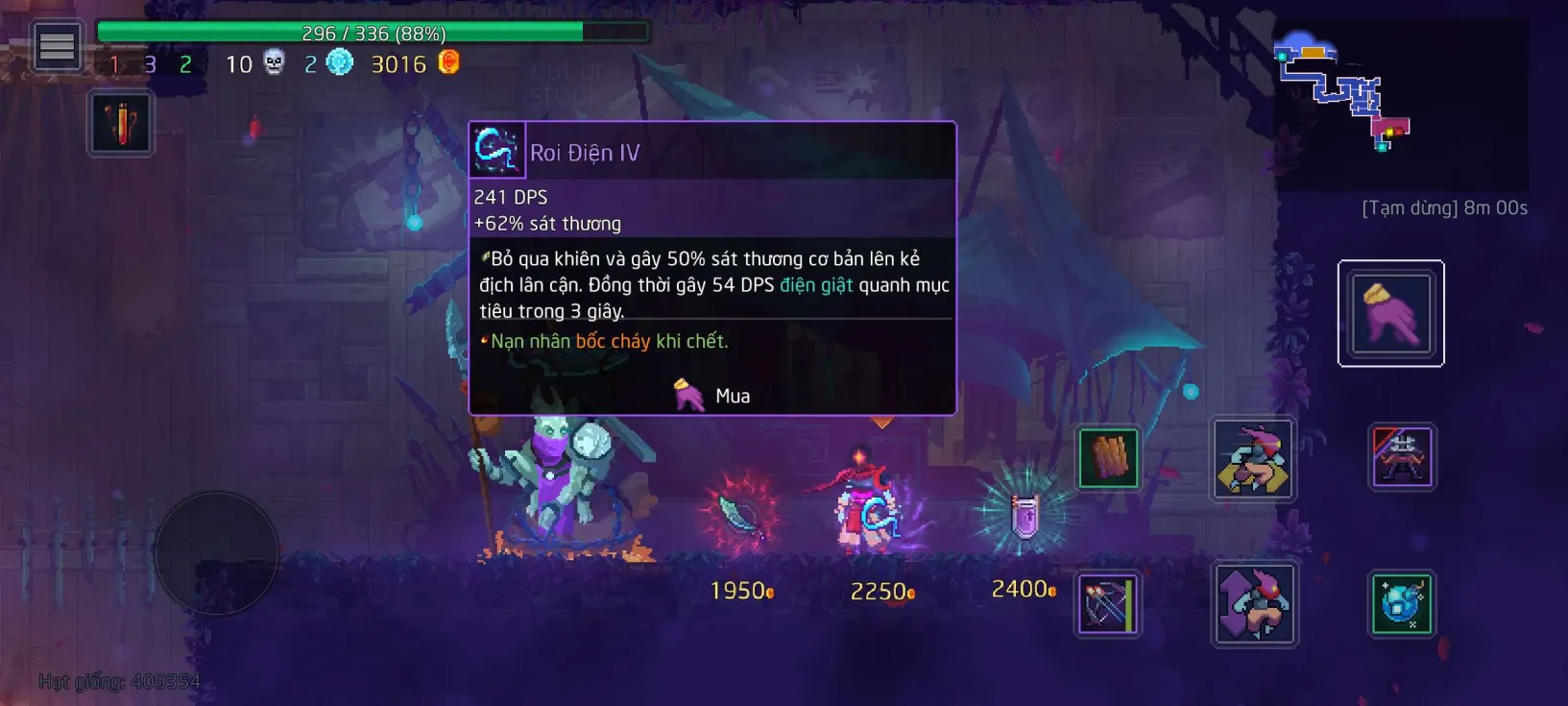Activate the dodge roll button

pyautogui.click(x=1252, y=459)
